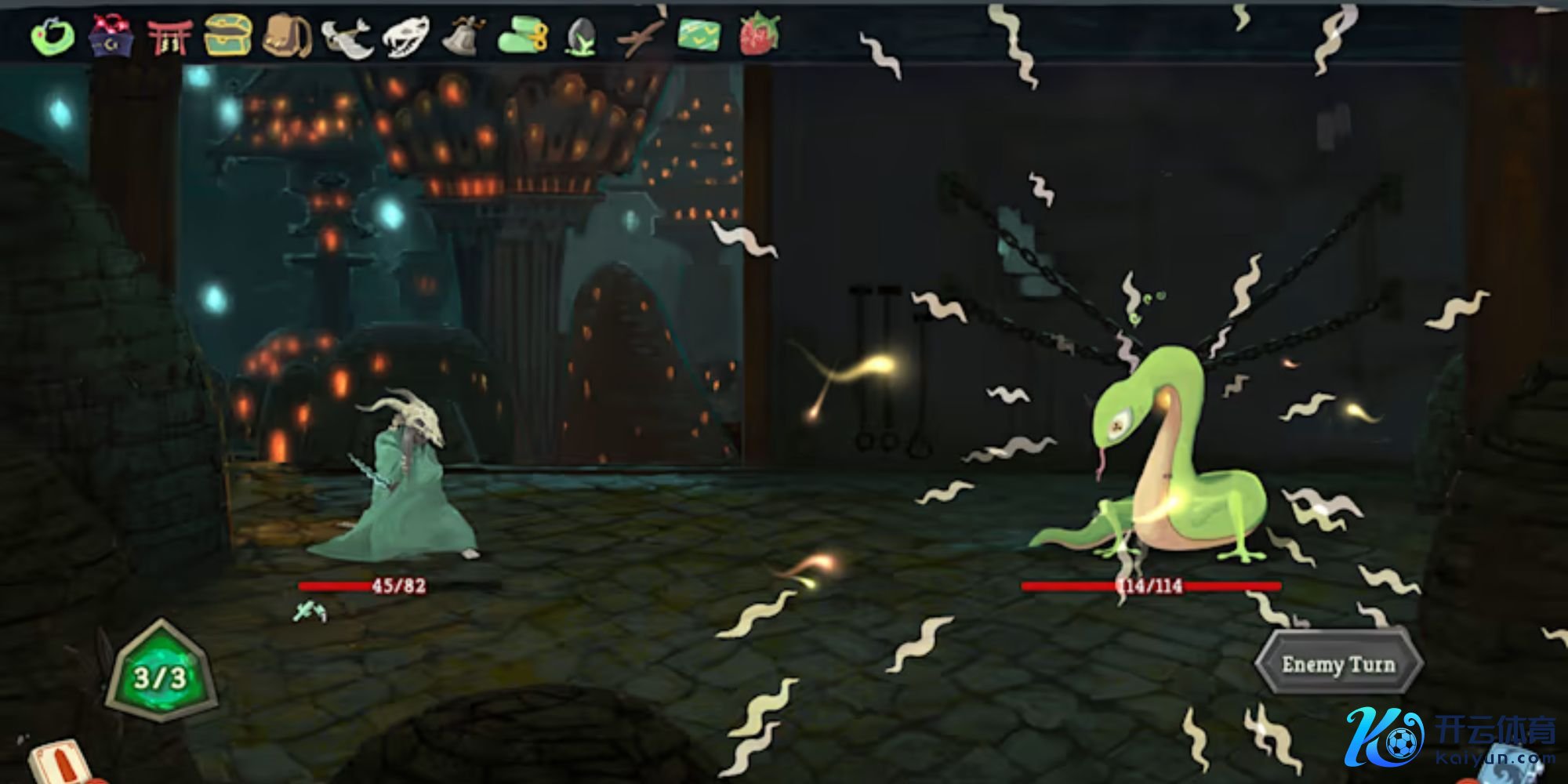Select the dark egg relic
Screen dimensions: 1568x784
click(581, 37)
